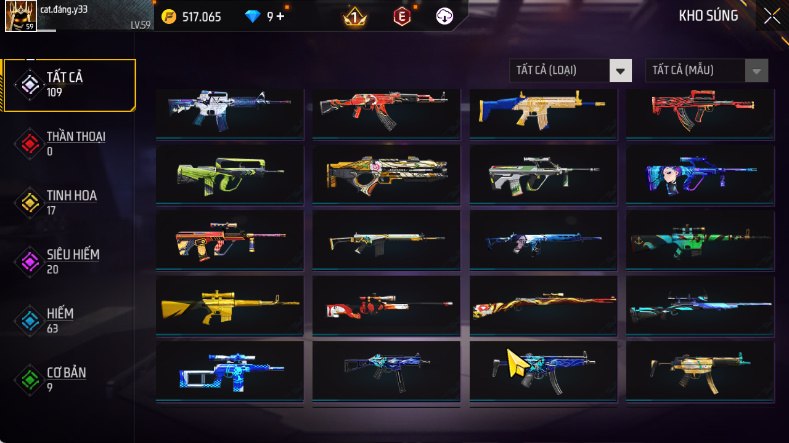The height and width of the screenshot is (443, 789).
Task: Pick the golden sniper rifle skin
Action: pyautogui.click(x=229, y=304)
